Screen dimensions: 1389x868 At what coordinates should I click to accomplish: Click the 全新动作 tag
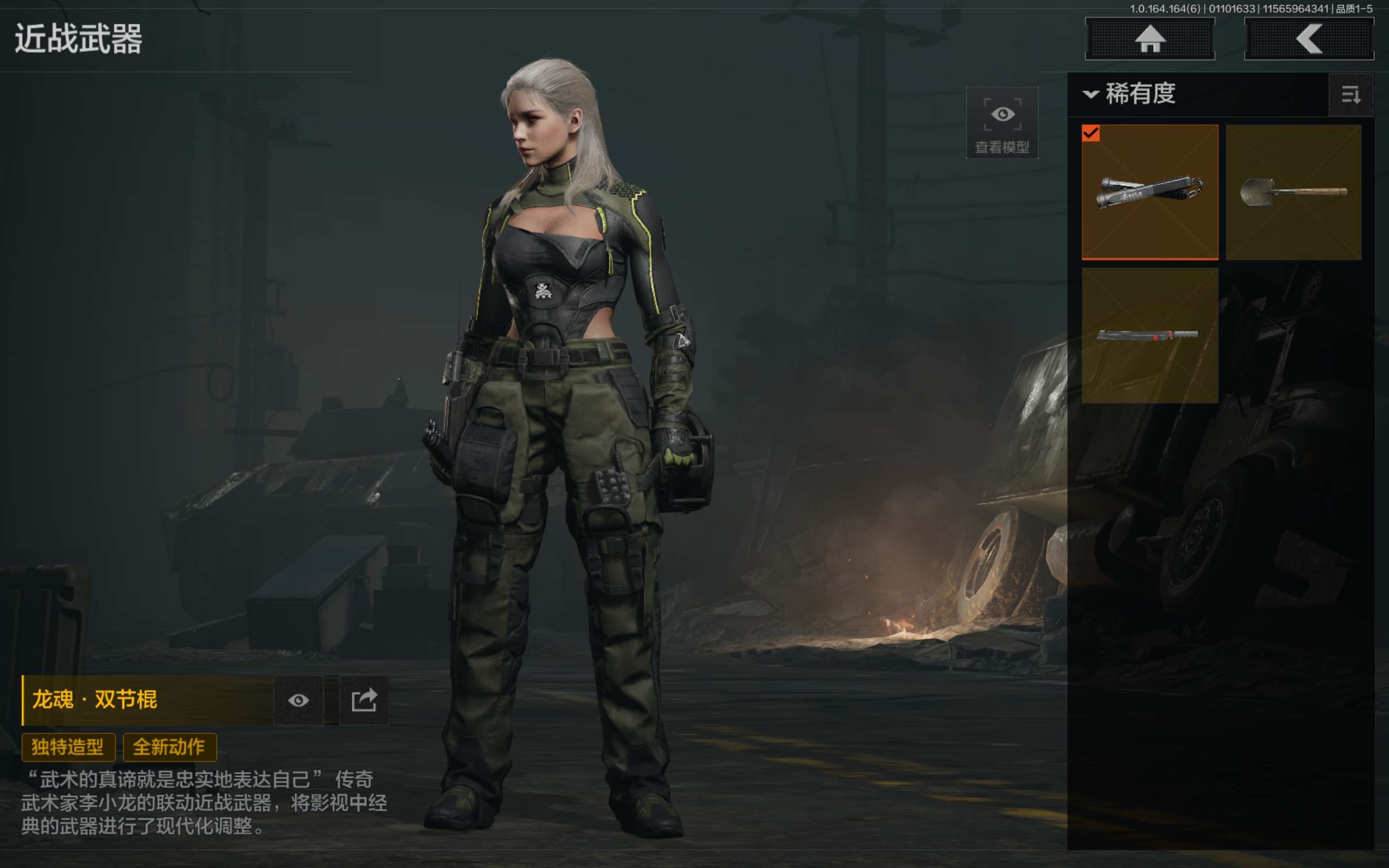tap(169, 747)
